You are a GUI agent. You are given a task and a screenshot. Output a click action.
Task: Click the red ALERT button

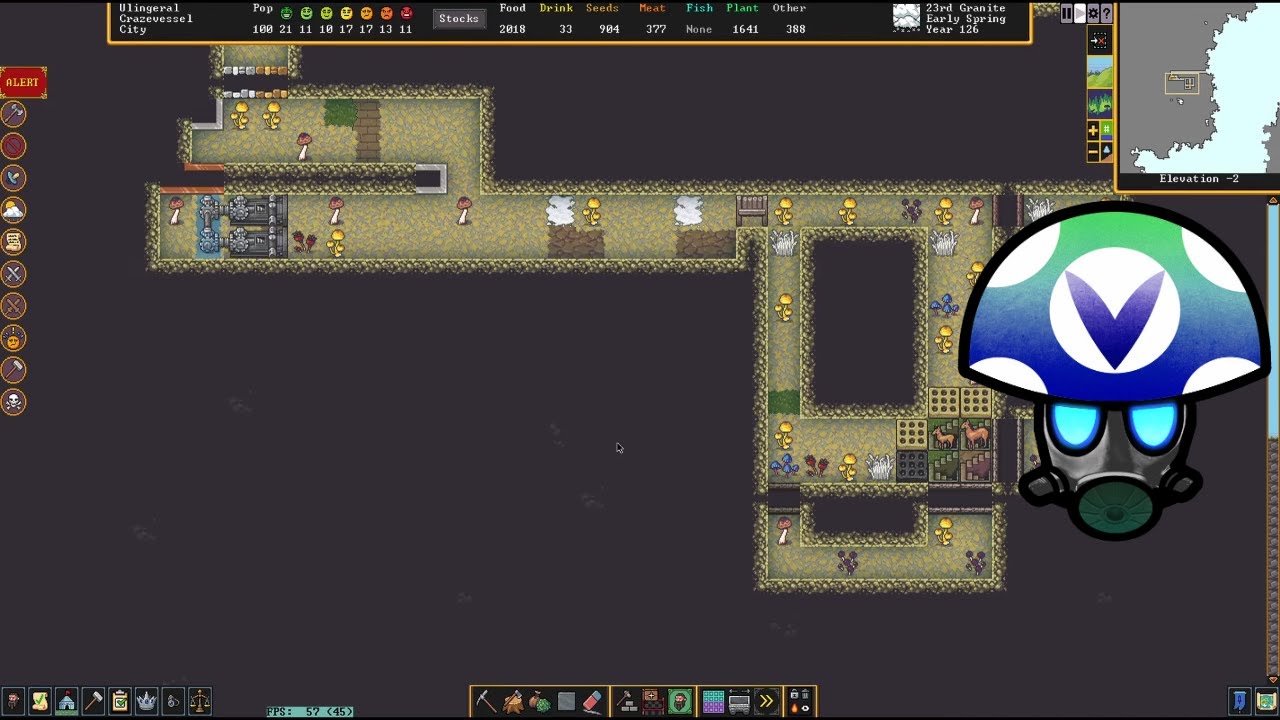pos(23,82)
